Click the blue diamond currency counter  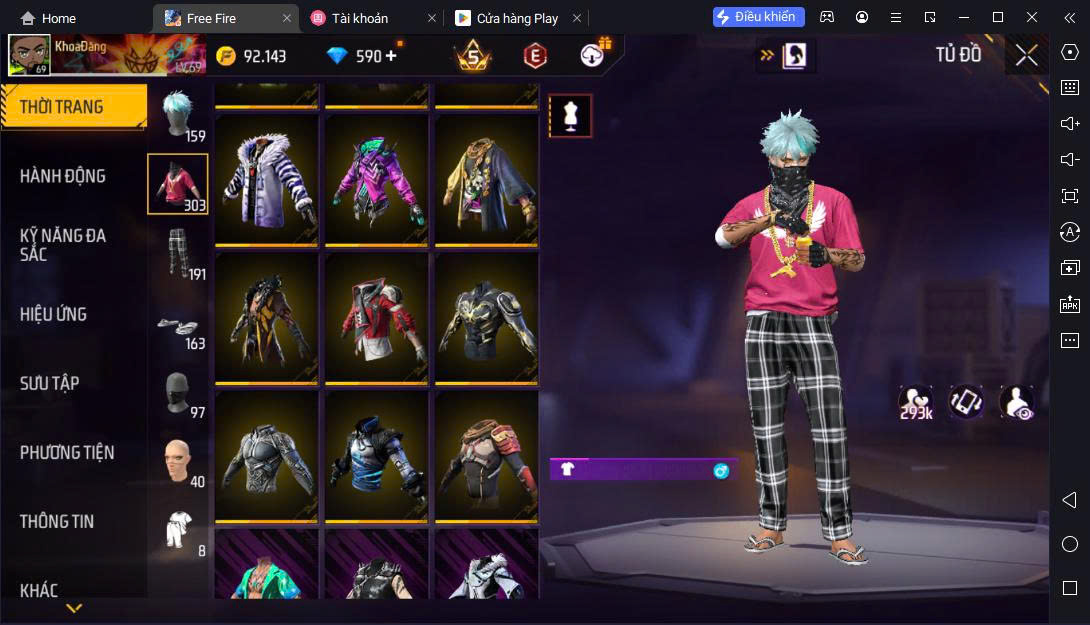[362, 56]
